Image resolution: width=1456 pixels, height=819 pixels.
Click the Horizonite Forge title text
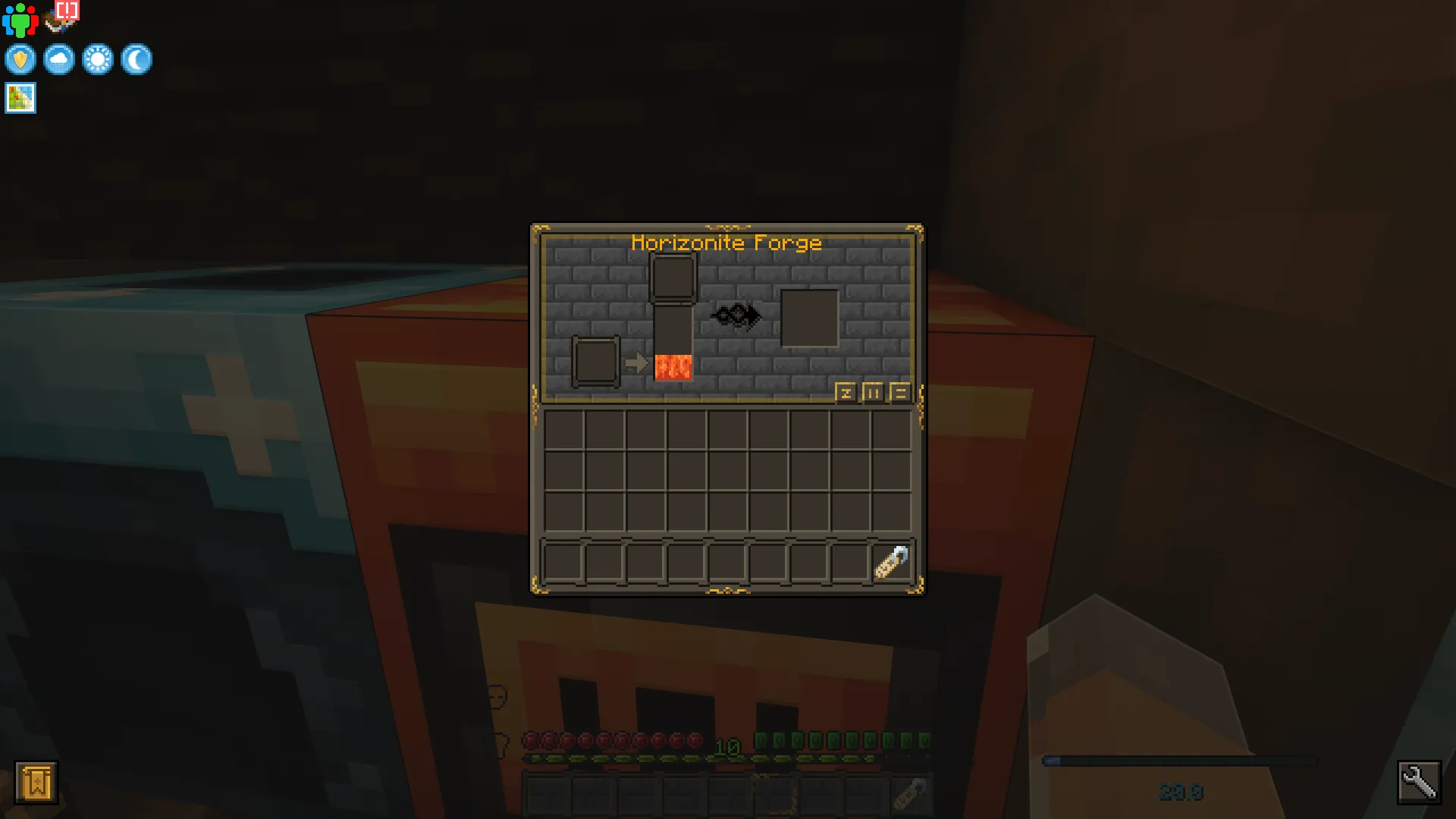pyautogui.click(x=727, y=243)
